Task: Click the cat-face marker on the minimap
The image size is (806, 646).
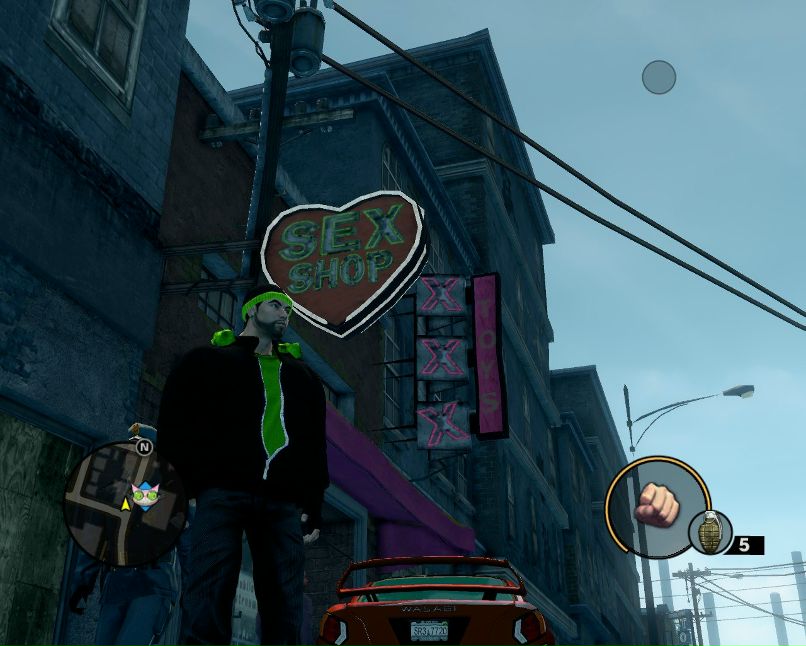Action: (x=146, y=494)
